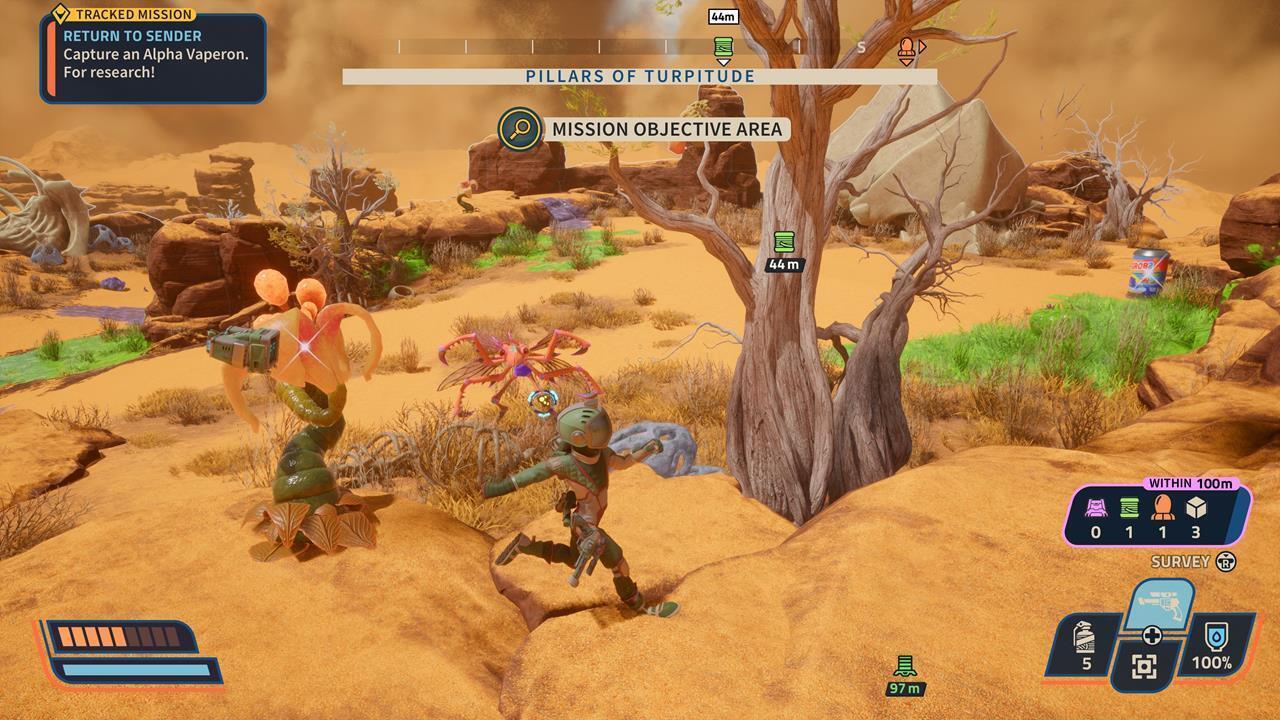
Task: Open the Return to Sender tracked mission
Action: tap(153, 55)
